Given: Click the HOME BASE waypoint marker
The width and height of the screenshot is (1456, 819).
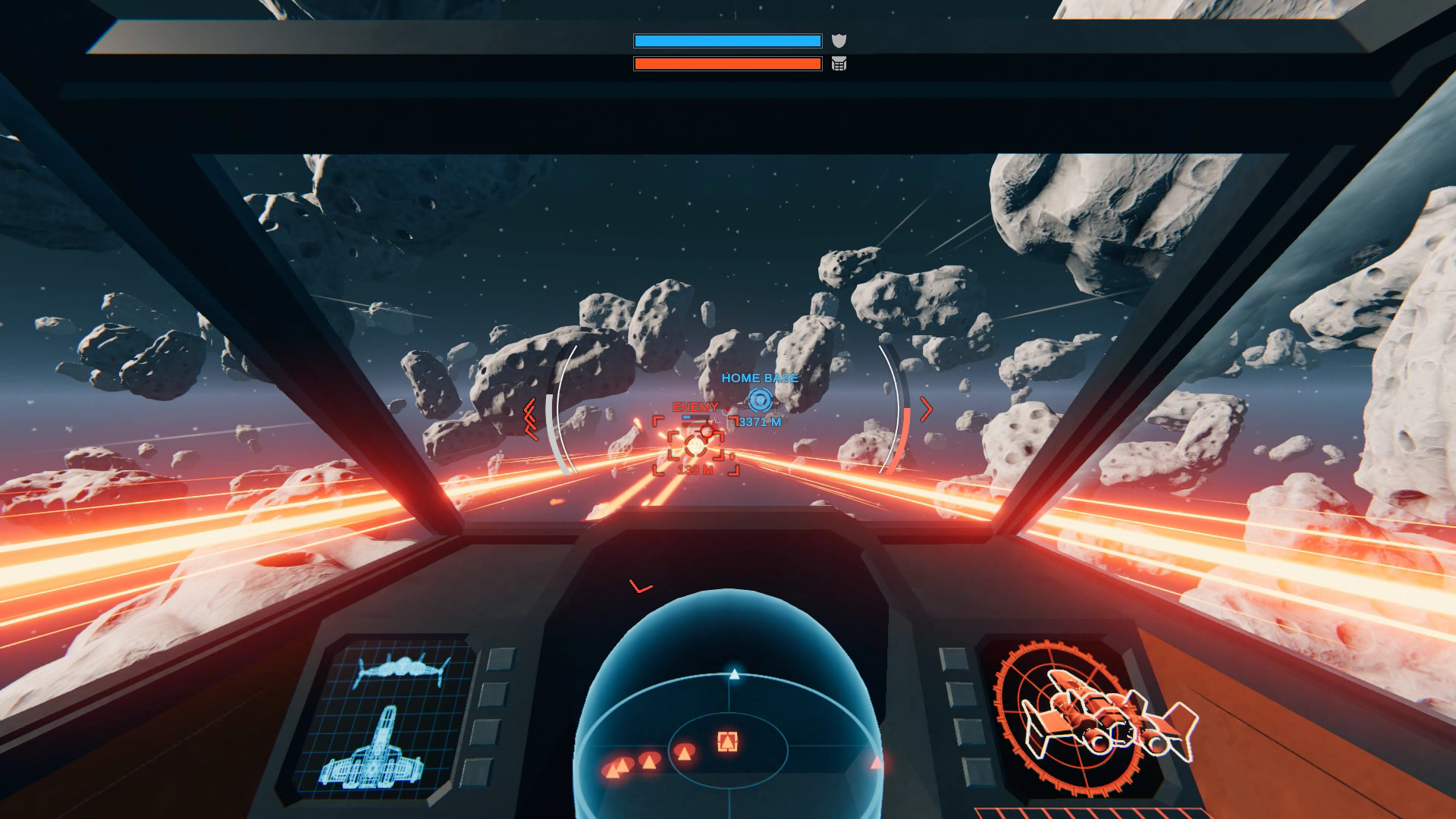Looking at the screenshot, I should (x=759, y=400).
